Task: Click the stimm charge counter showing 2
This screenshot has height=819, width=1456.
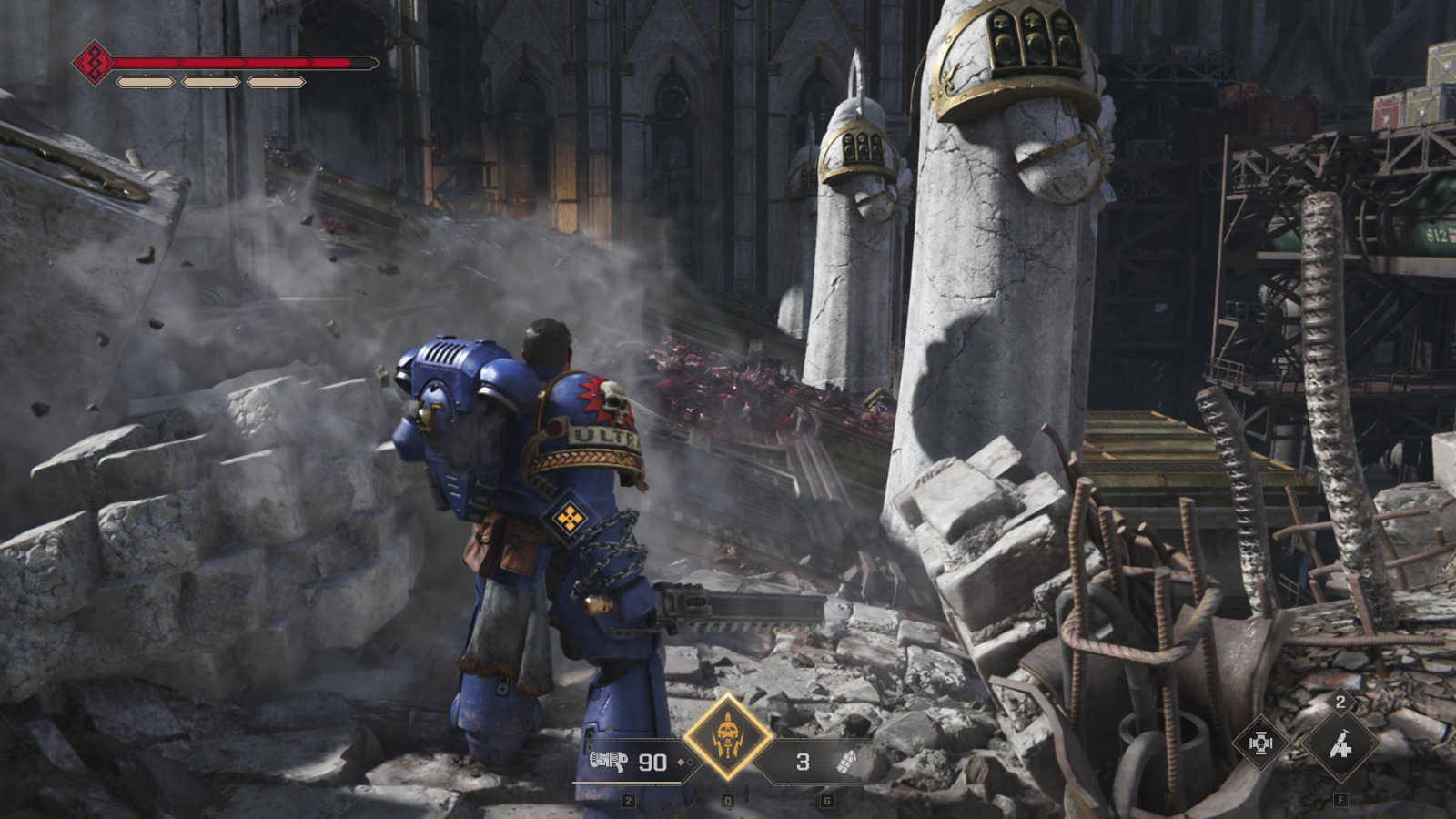Action: [x=1340, y=703]
